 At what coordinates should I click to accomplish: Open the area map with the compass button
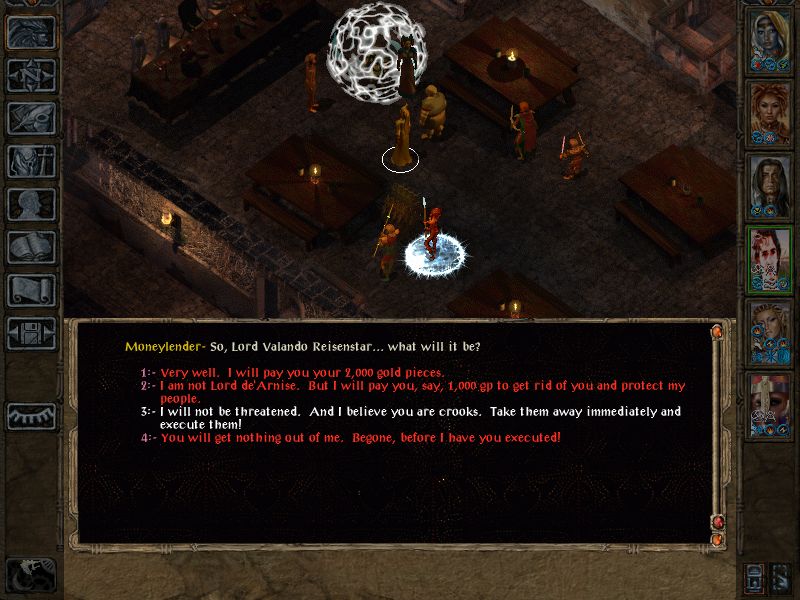pos(31,75)
